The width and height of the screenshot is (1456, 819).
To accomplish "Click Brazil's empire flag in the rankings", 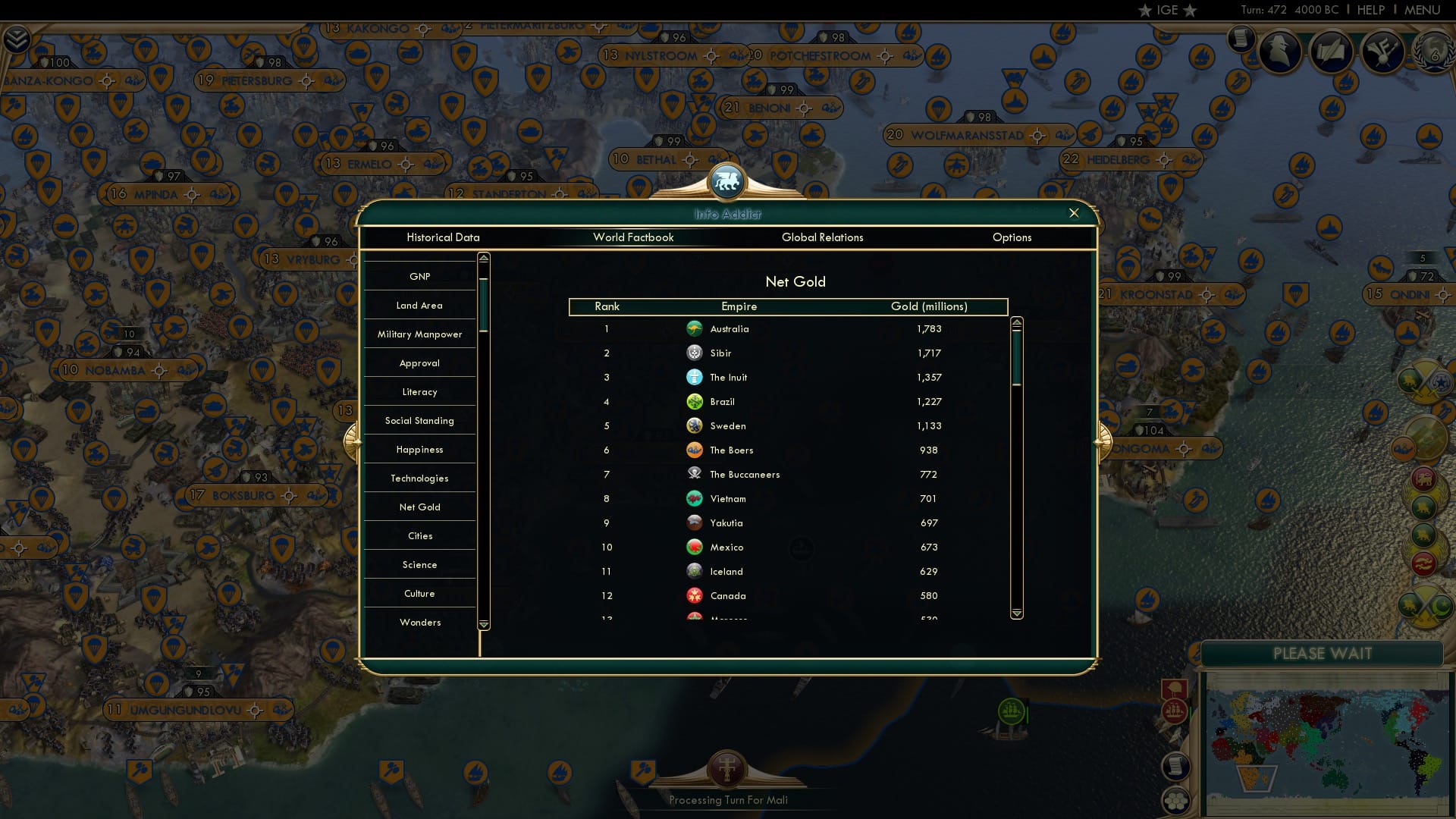I will point(696,401).
